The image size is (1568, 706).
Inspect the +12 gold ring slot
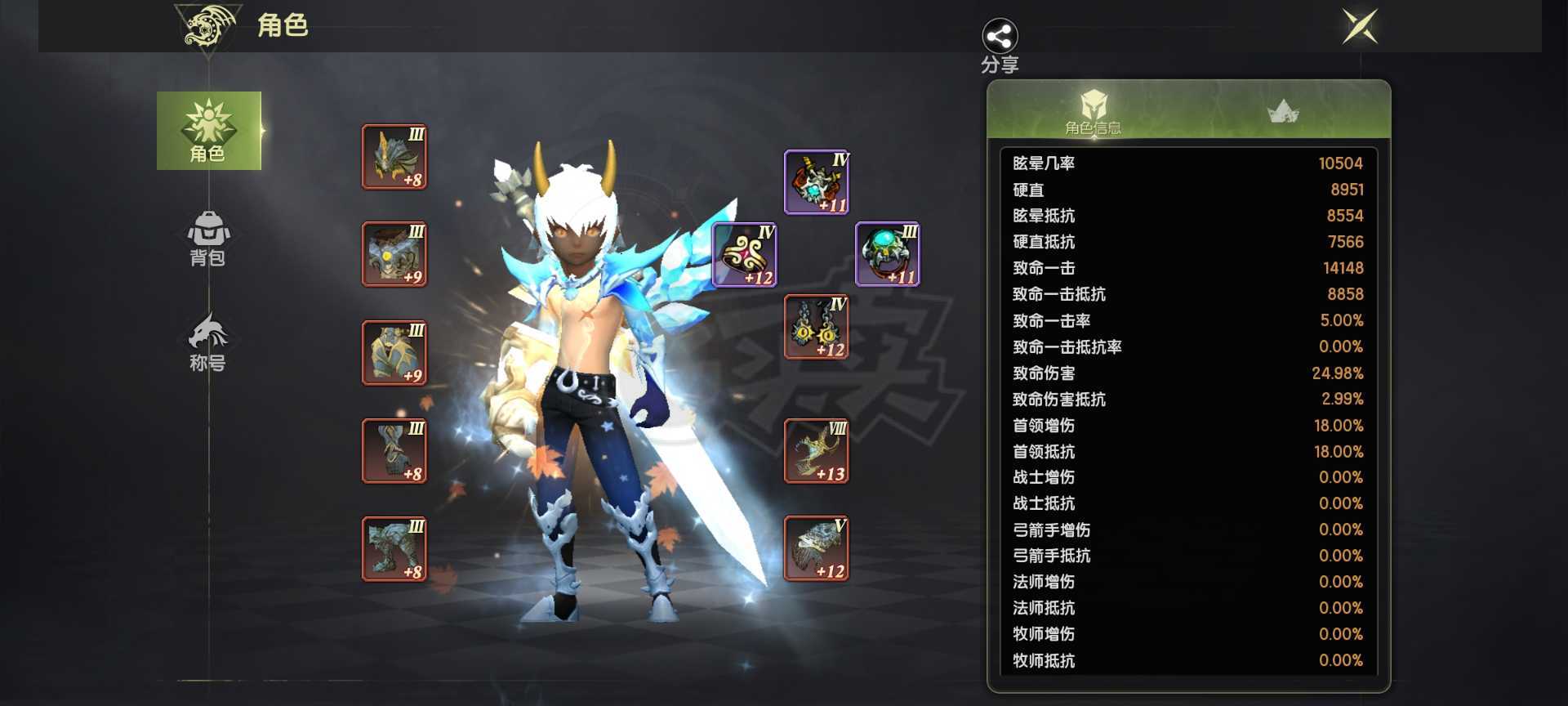click(745, 255)
